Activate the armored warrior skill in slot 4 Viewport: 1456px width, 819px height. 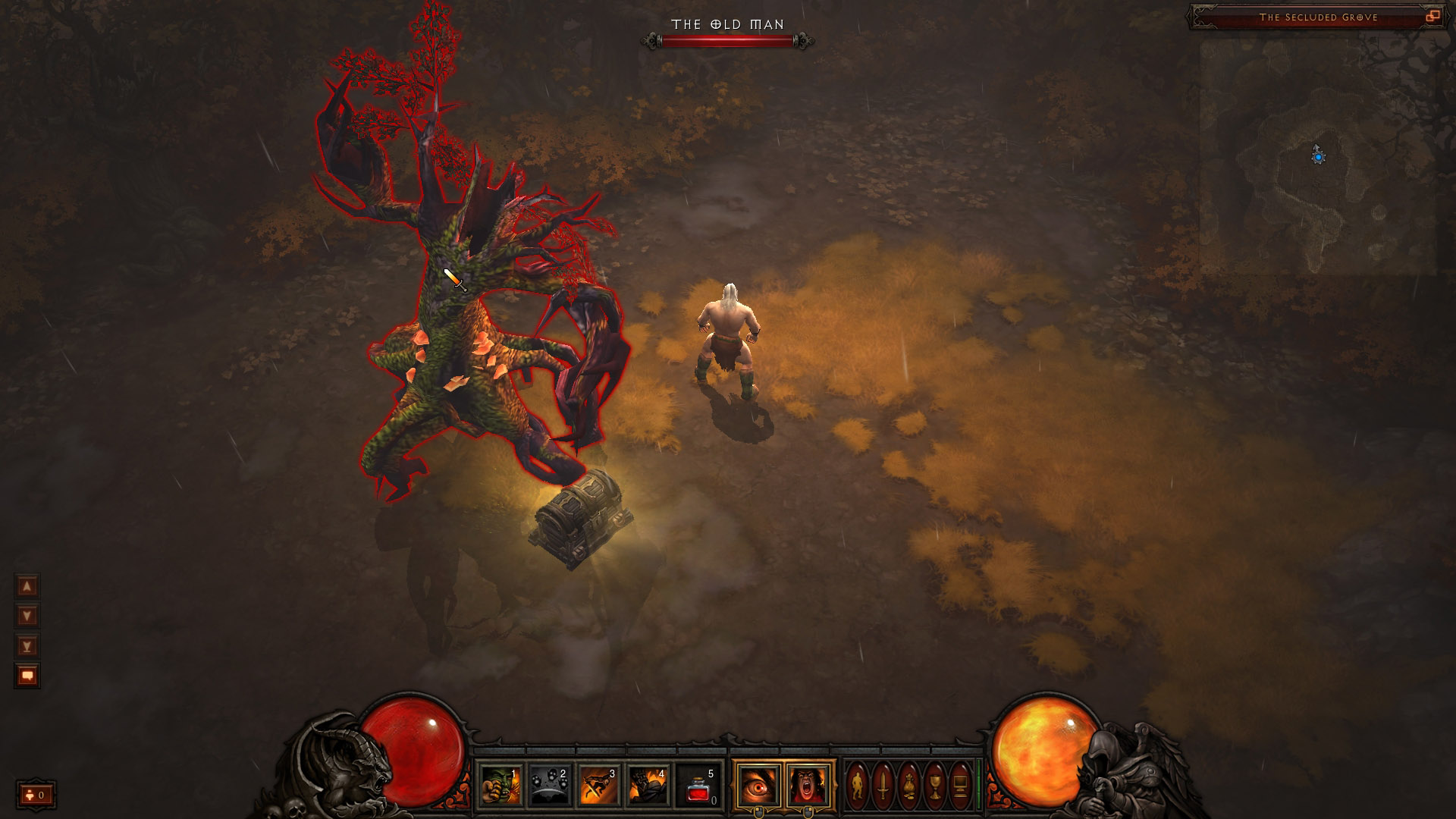click(648, 785)
